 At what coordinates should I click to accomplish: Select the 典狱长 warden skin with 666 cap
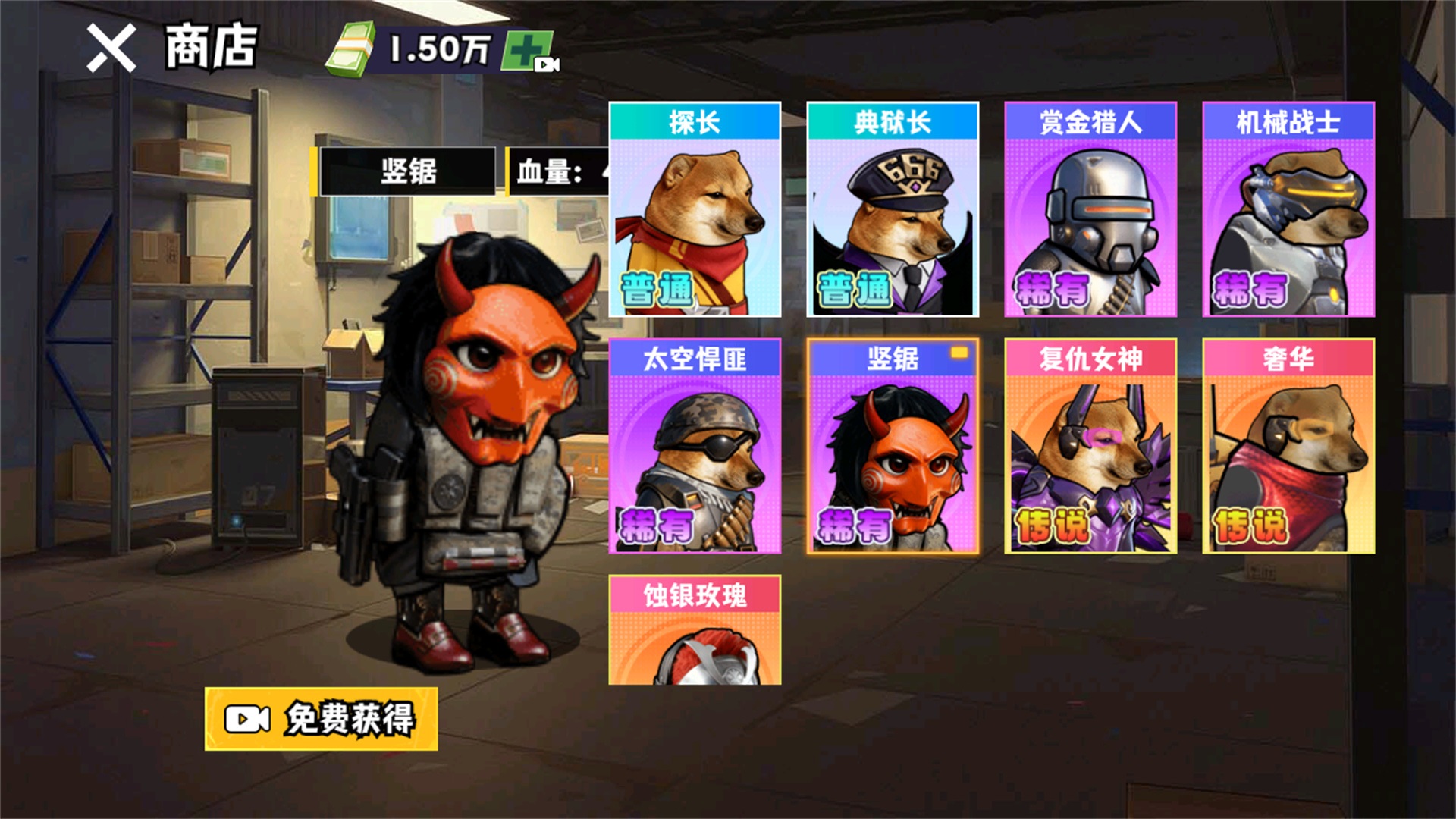[893, 209]
